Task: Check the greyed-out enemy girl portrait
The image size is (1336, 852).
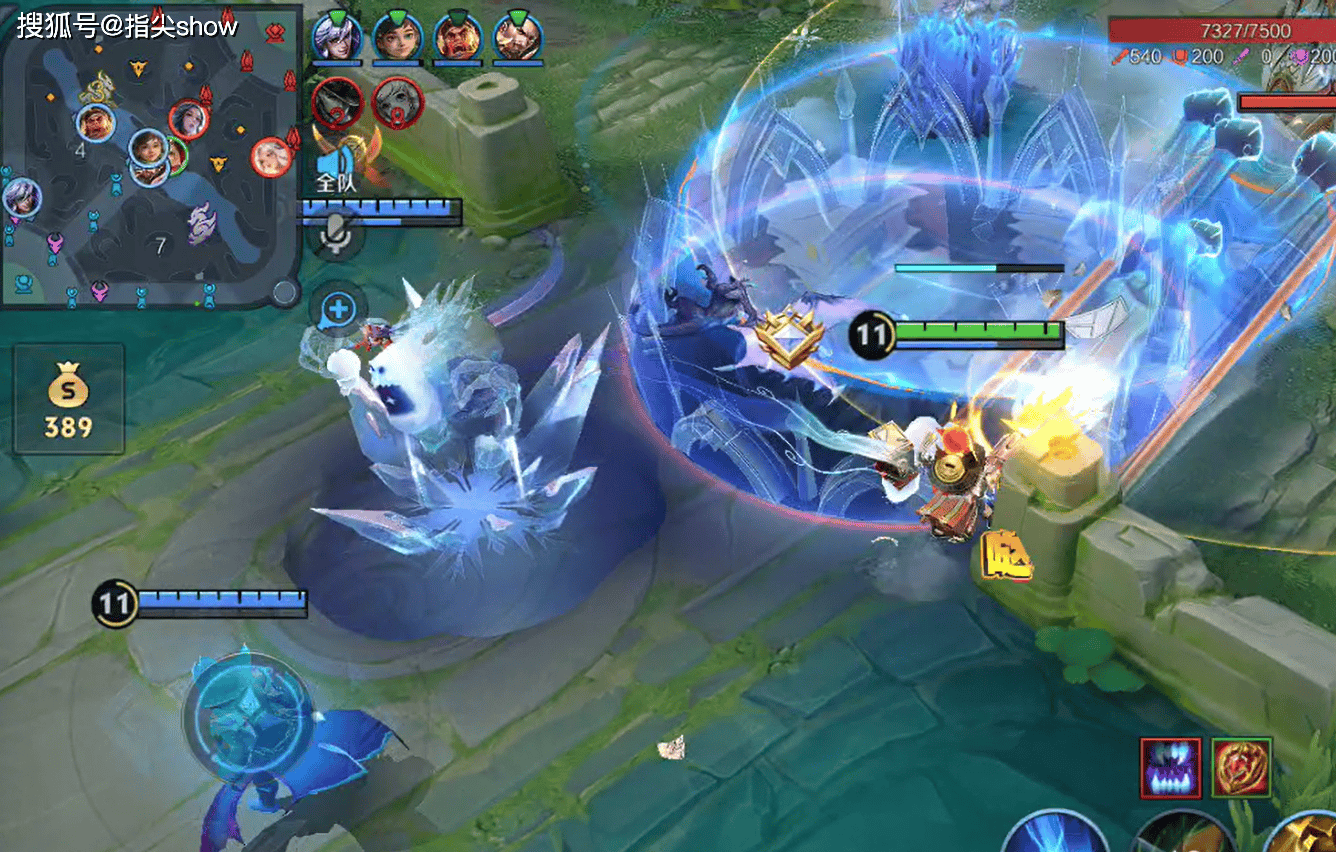Action: click(397, 101)
